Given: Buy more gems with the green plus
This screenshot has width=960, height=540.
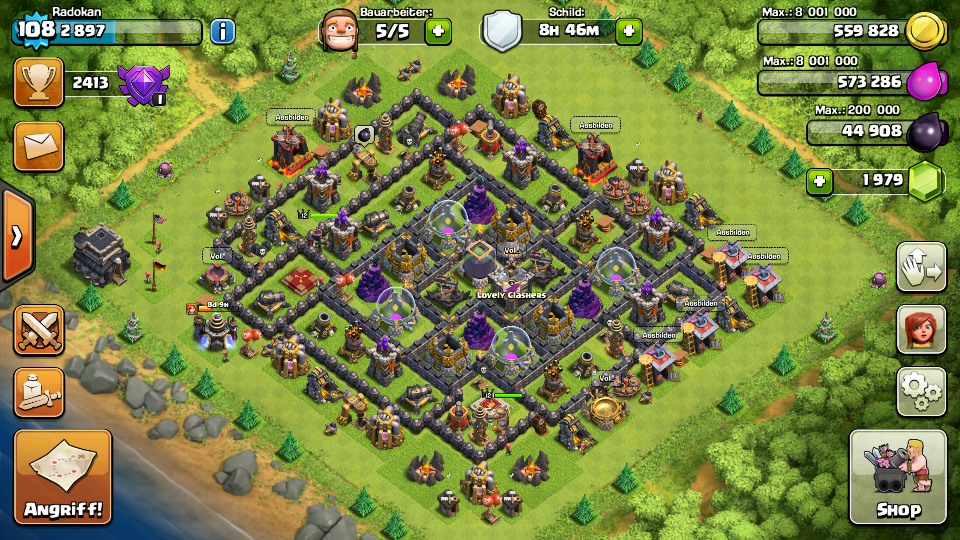Looking at the screenshot, I should coord(820,181).
